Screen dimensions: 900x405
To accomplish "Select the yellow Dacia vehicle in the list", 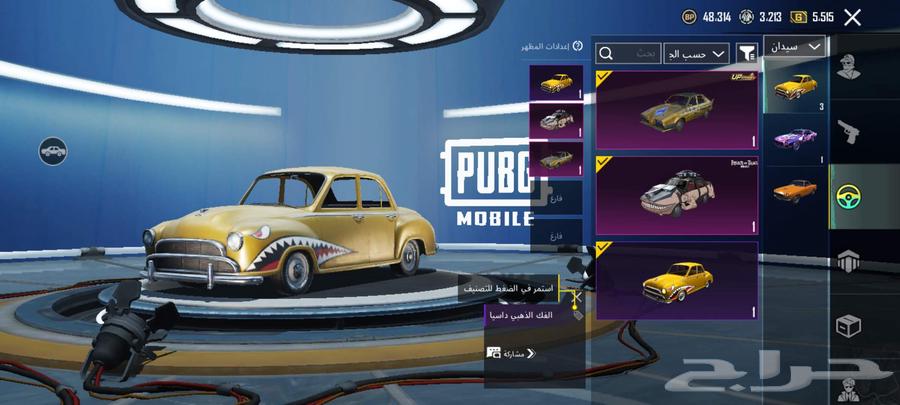I will pyautogui.click(x=795, y=85).
